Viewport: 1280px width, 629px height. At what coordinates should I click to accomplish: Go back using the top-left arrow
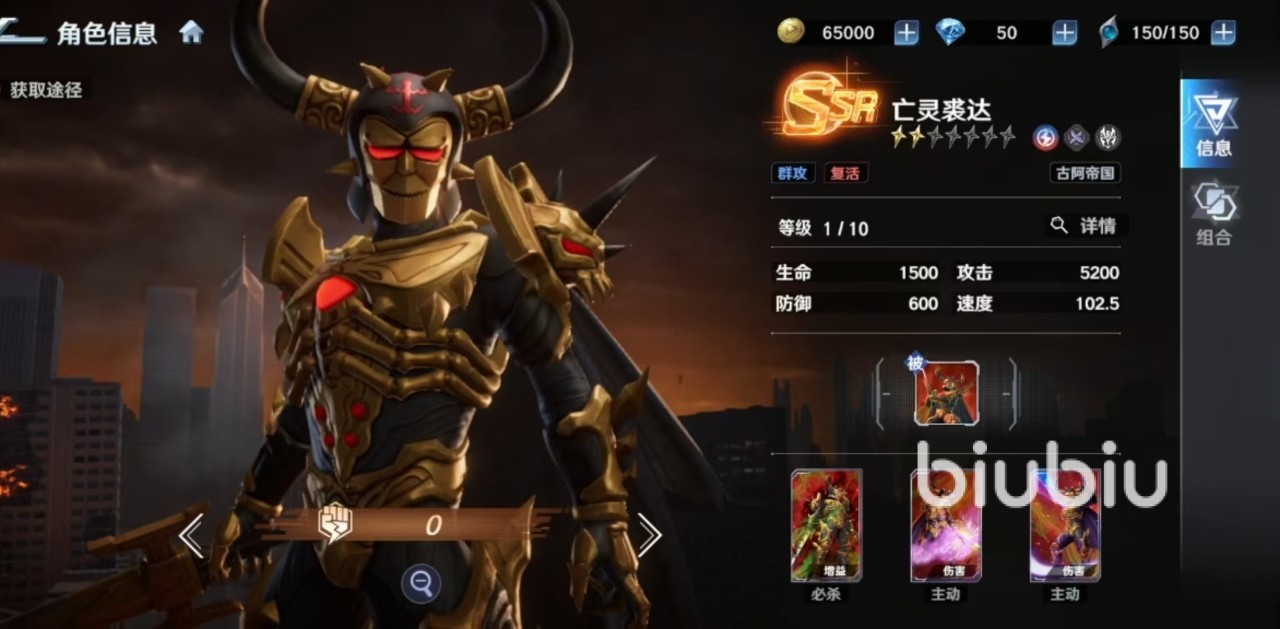click(x=22, y=32)
